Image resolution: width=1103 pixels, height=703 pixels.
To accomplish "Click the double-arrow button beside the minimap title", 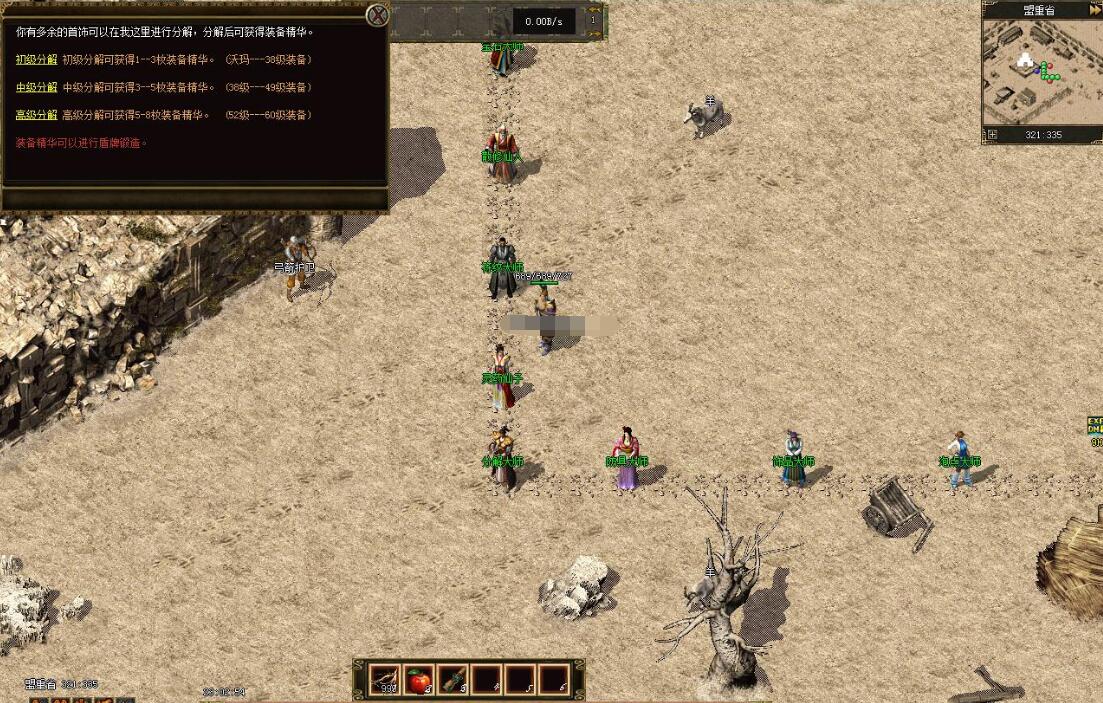I will [1091, 10].
